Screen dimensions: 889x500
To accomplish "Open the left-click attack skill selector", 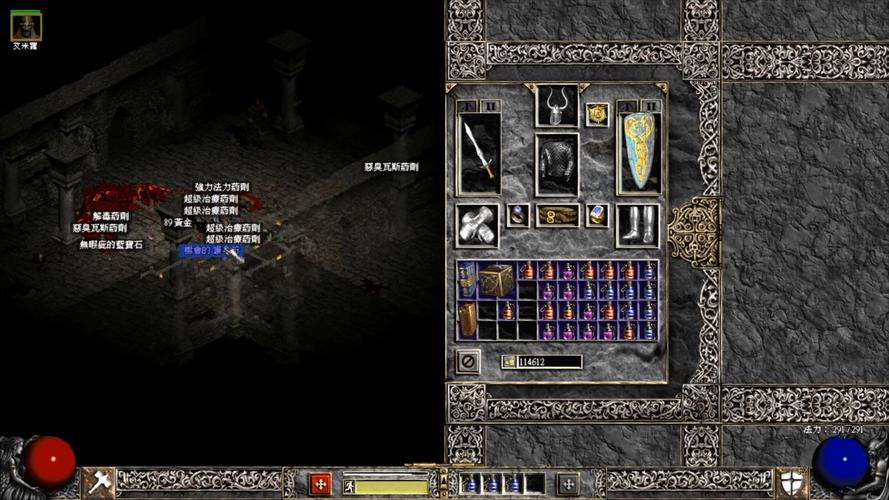I will (x=99, y=483).
